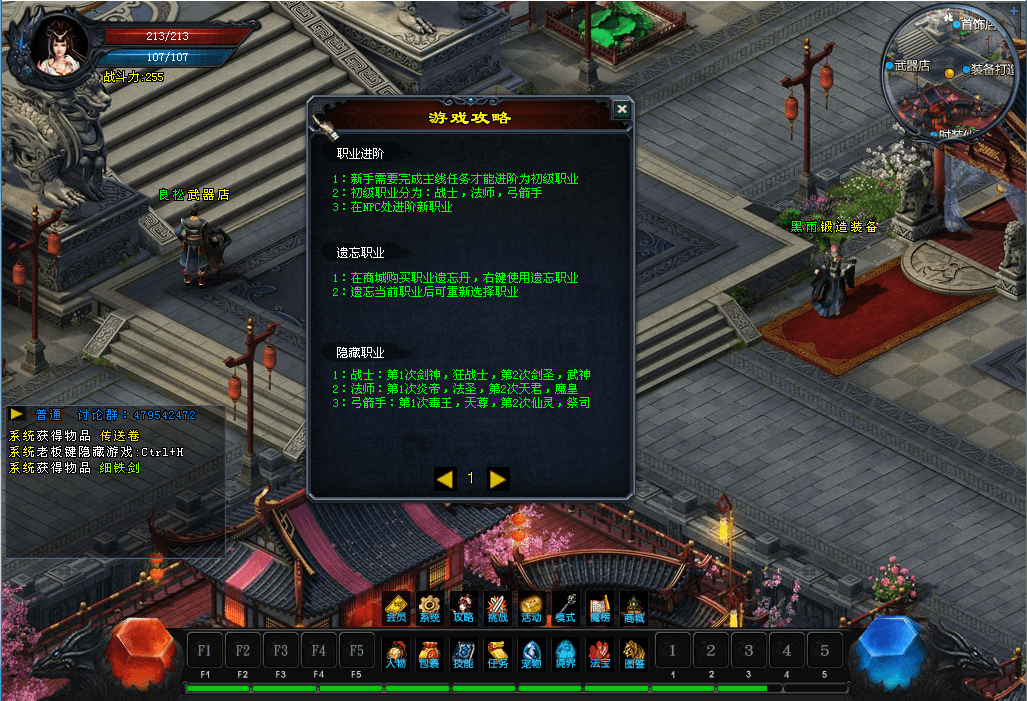Screen dimensions: 1027x701
Task: Go to the next guide page arrow
Action: coord(498,479)
